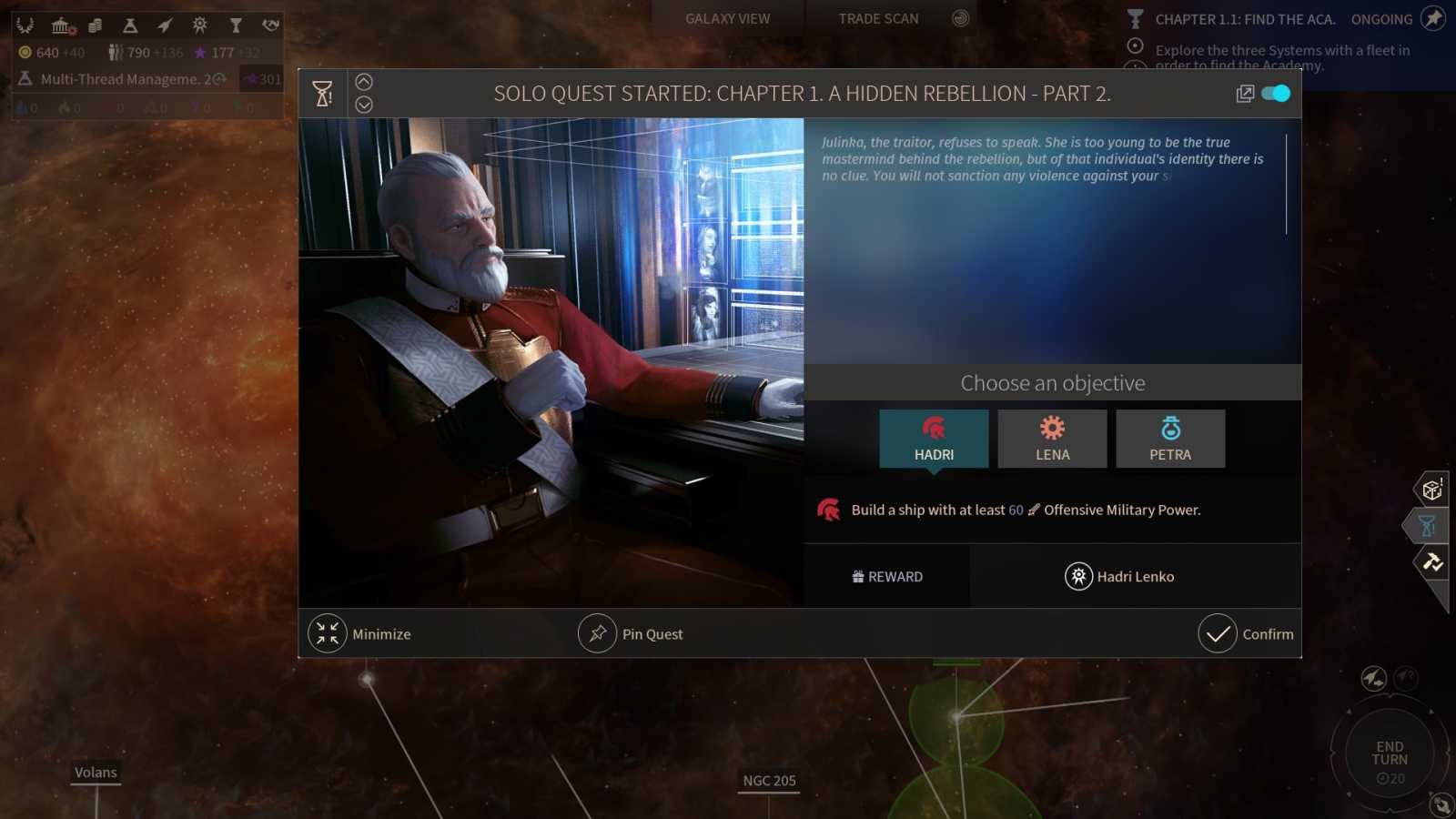The image size is (1456, 819).
Task: Open the Economy overview with coins icon
Action: coord(95,25)
